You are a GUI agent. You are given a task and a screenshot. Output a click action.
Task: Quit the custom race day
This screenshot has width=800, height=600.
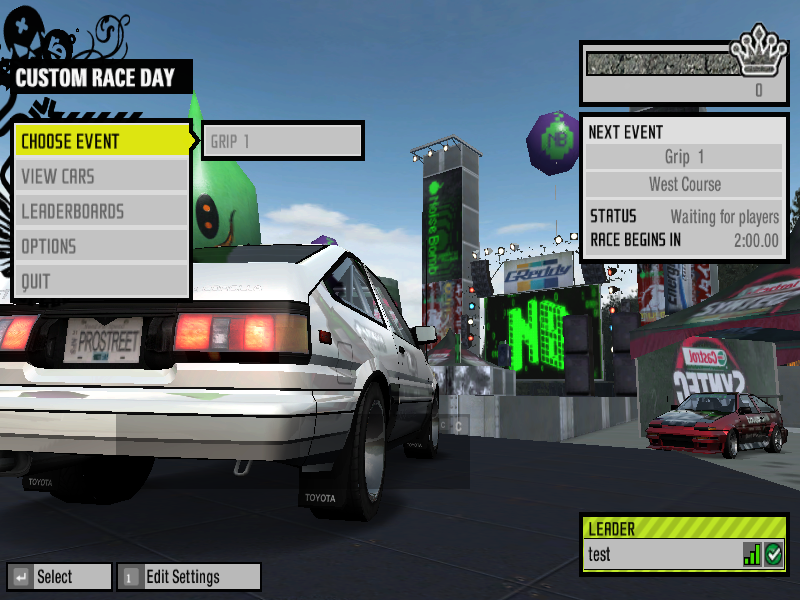point(100,282)
